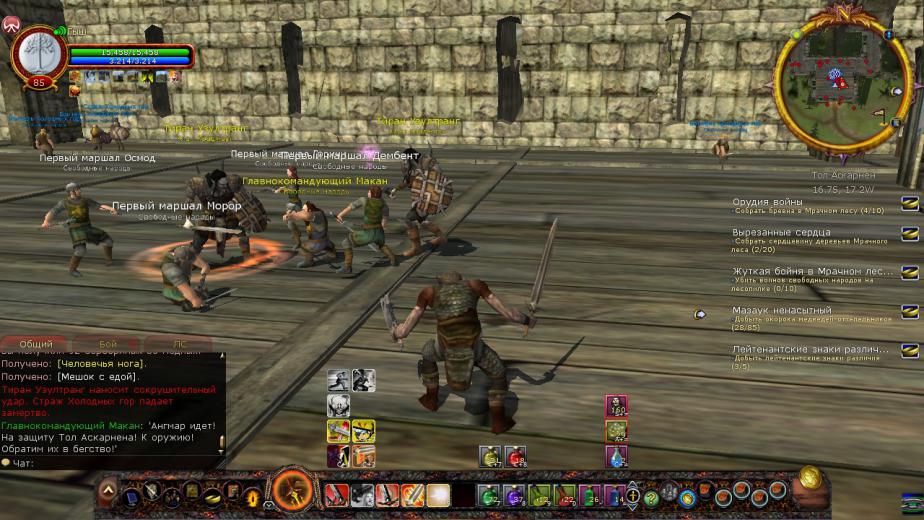Viewport: 924px width, 520px height.
Task: Switch to the Общий chat tab
Action: click(x=36, y=344)
